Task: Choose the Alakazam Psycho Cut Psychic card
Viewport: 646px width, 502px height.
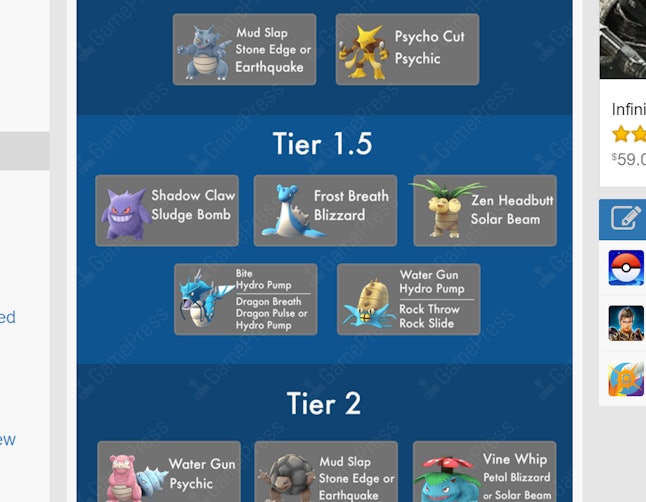Action: 407,49
